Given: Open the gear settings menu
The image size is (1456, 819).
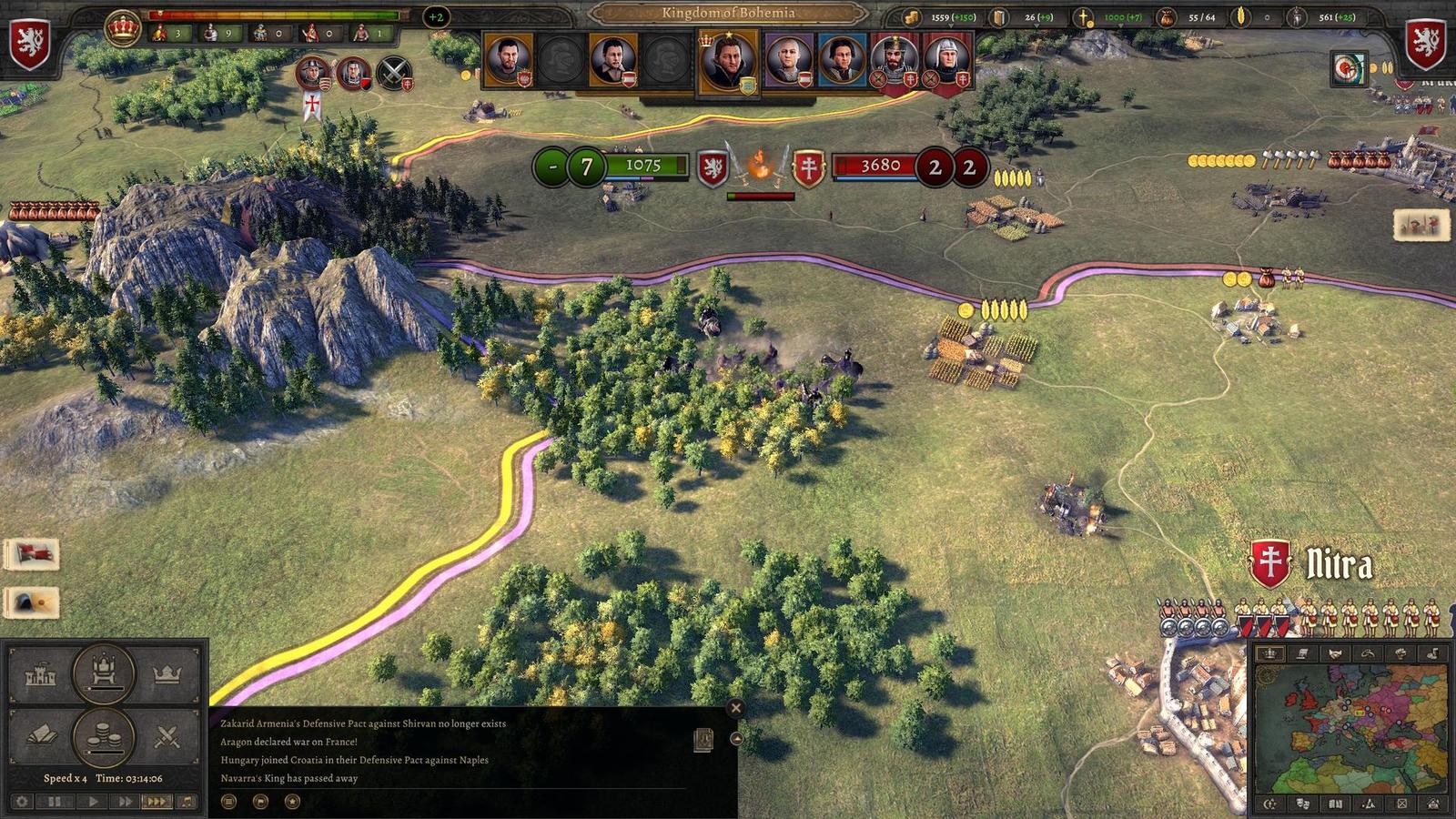Looking at the screenshot, I should click(x=22, y=802).
